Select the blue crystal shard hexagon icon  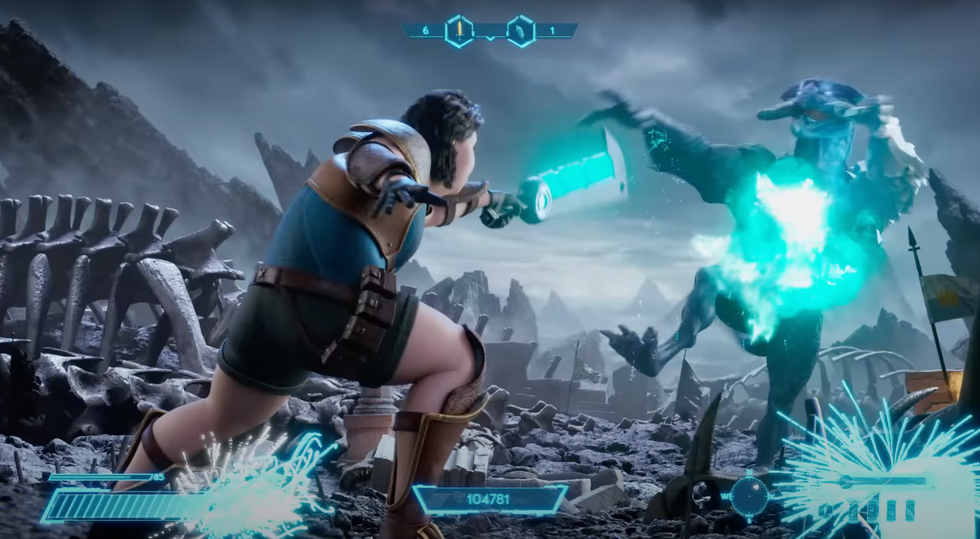(521, 31)
